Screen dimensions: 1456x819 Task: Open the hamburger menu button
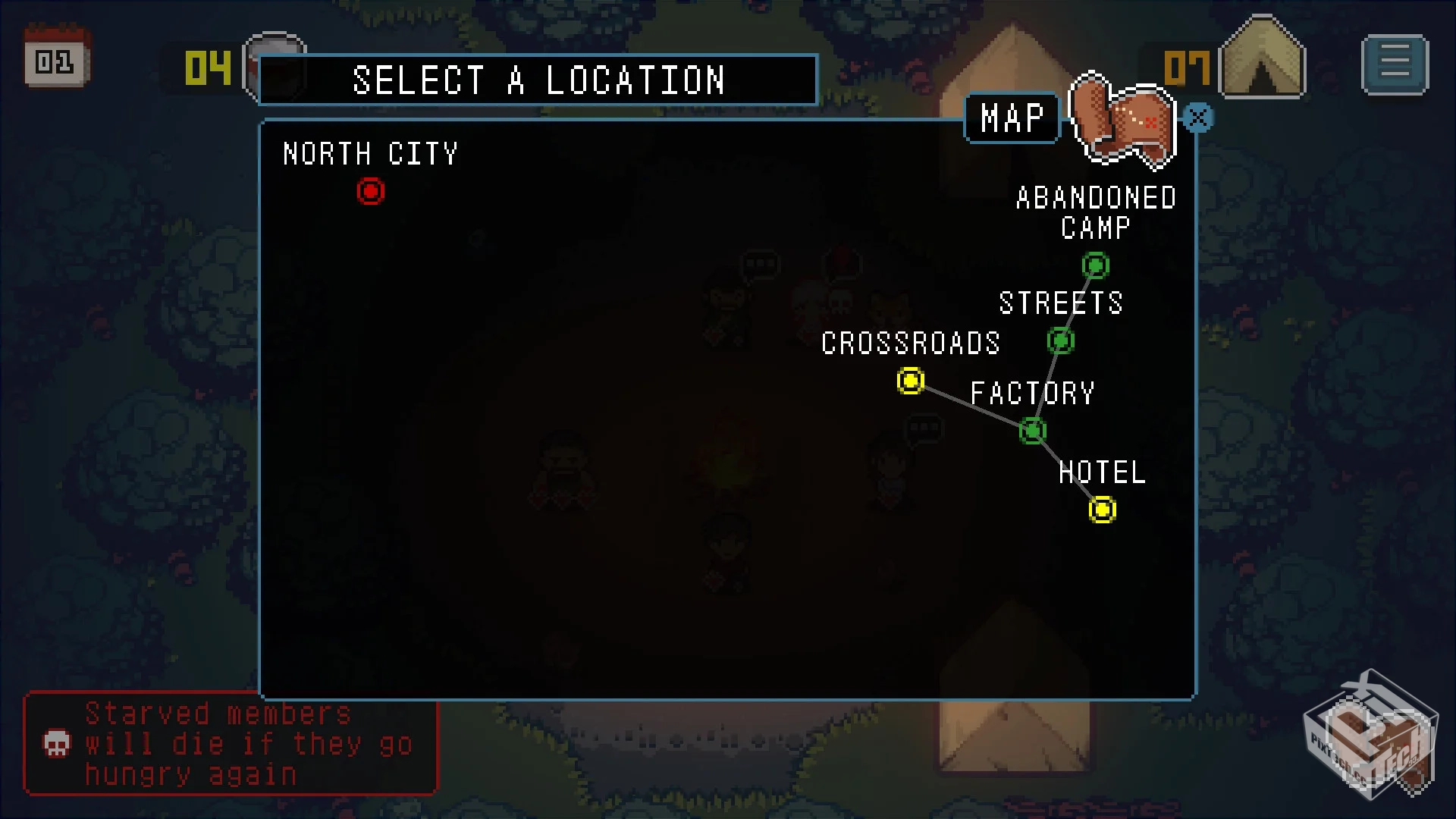coord(1395,64)
